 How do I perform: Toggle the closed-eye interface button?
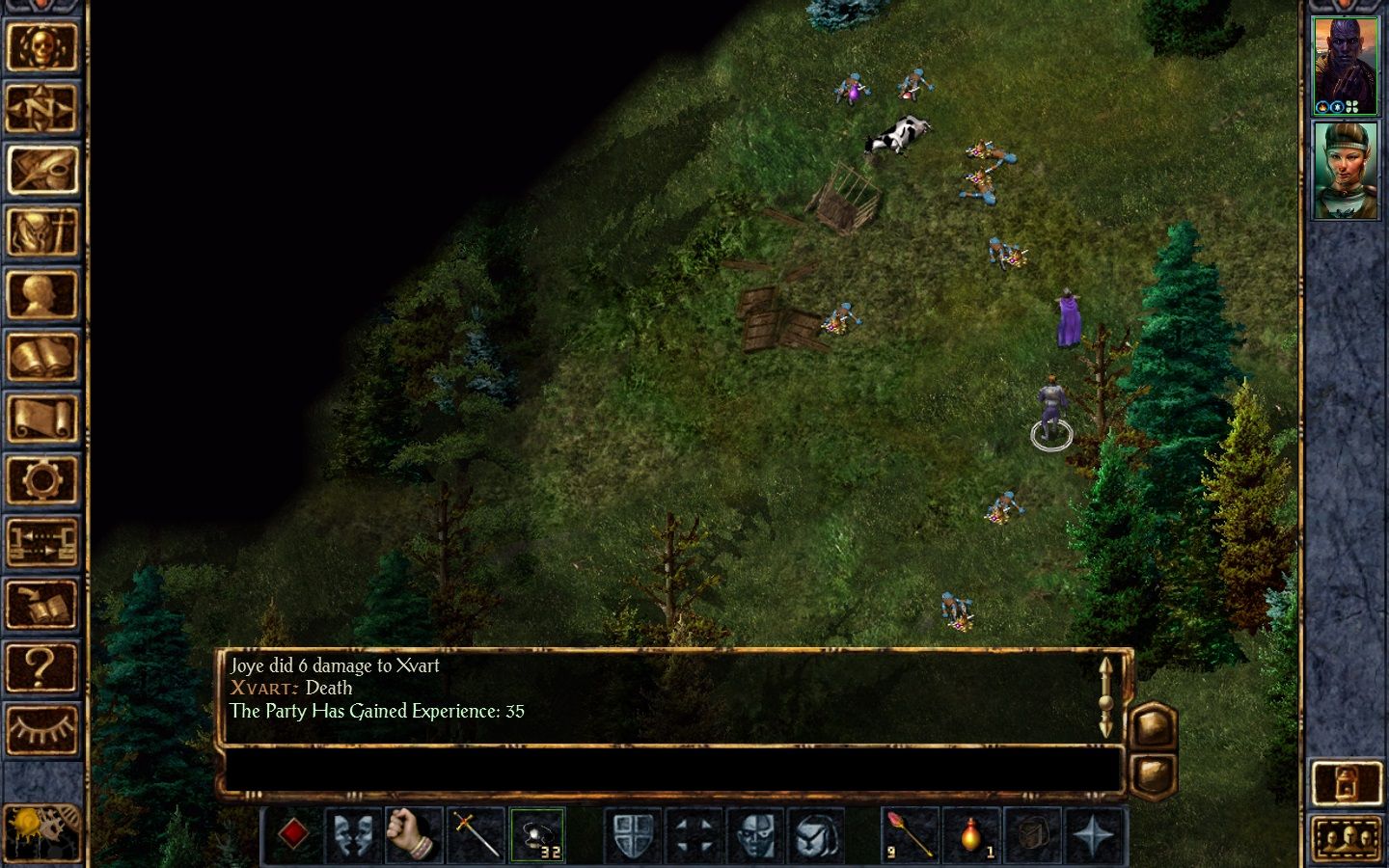(x=41, y=729)
